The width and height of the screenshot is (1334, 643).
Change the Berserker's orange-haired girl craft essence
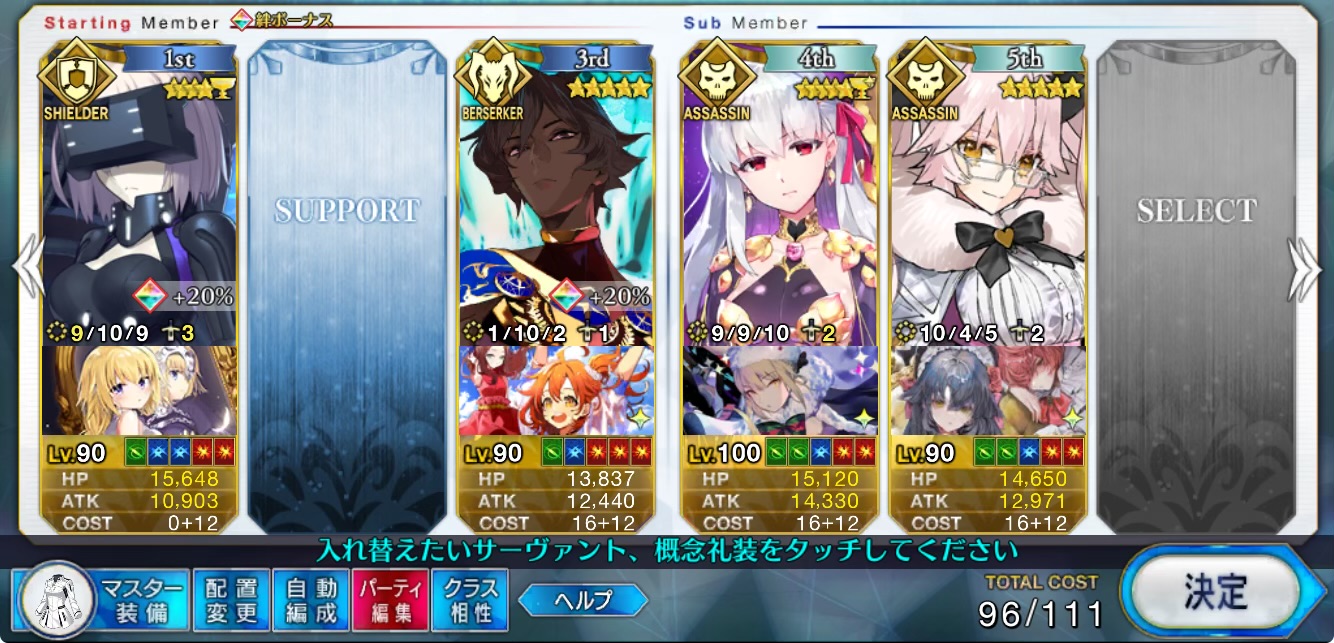click(x=555, y=390)
